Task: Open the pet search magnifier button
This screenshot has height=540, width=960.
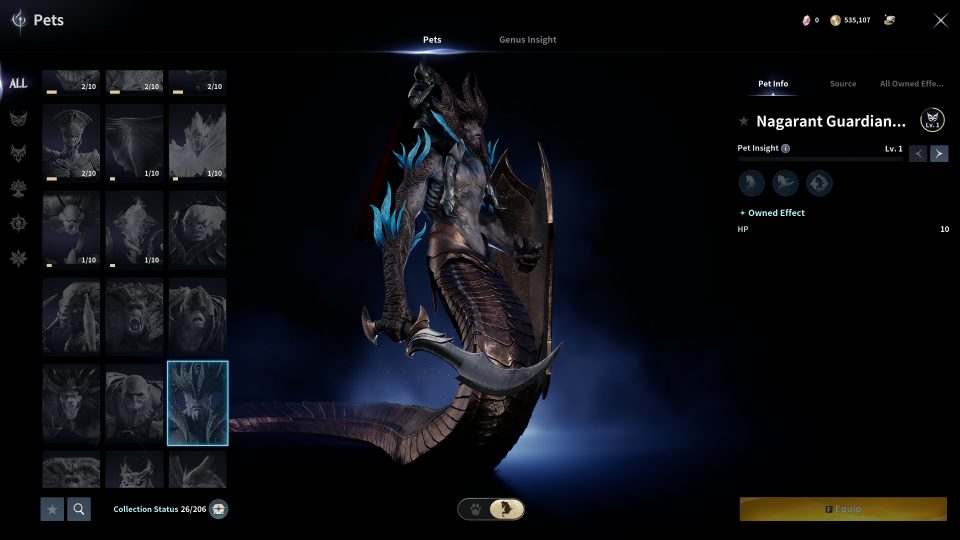Action: [x=78, y=509]
